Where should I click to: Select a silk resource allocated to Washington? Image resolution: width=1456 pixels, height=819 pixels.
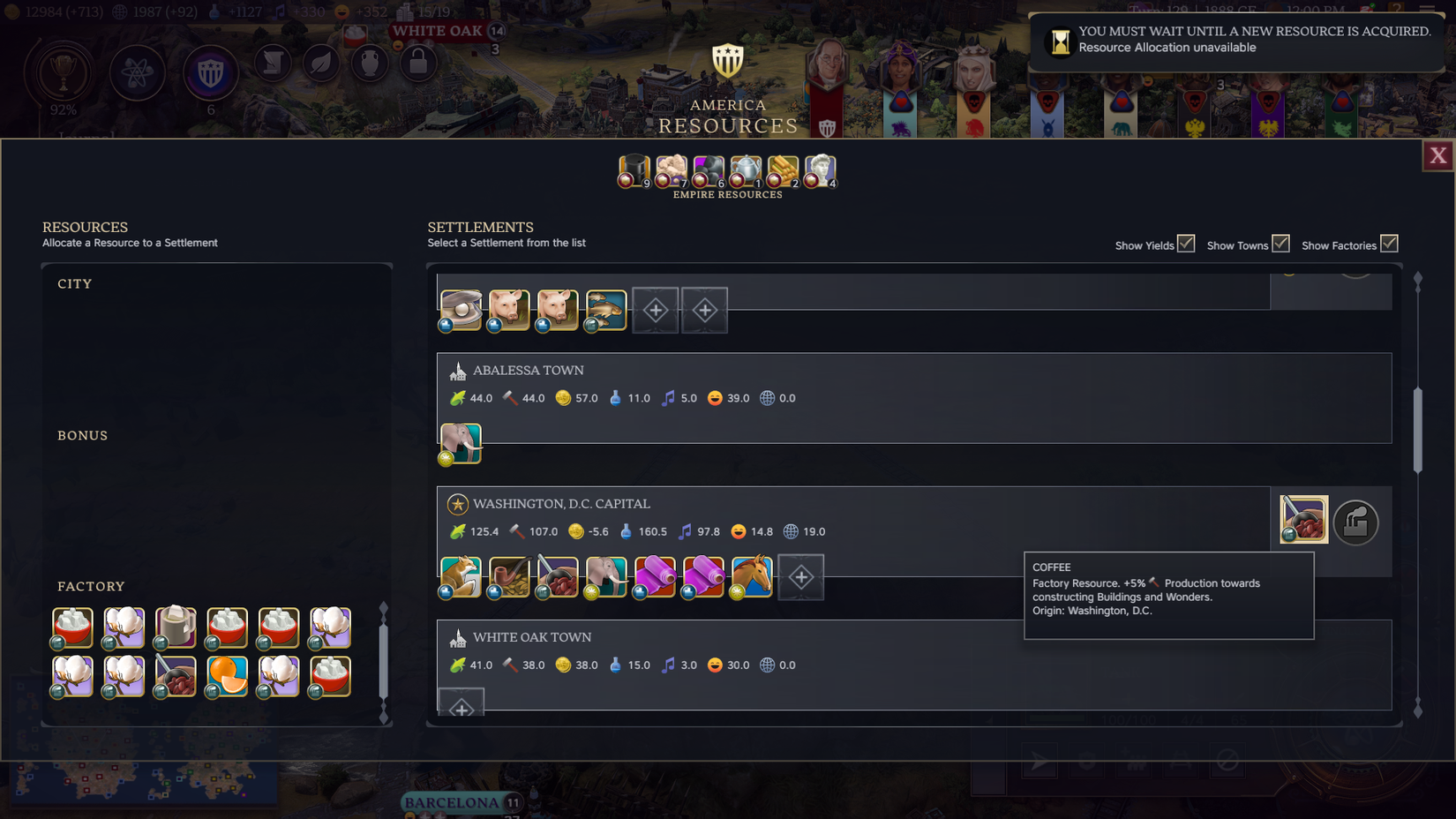click(655, 576)
